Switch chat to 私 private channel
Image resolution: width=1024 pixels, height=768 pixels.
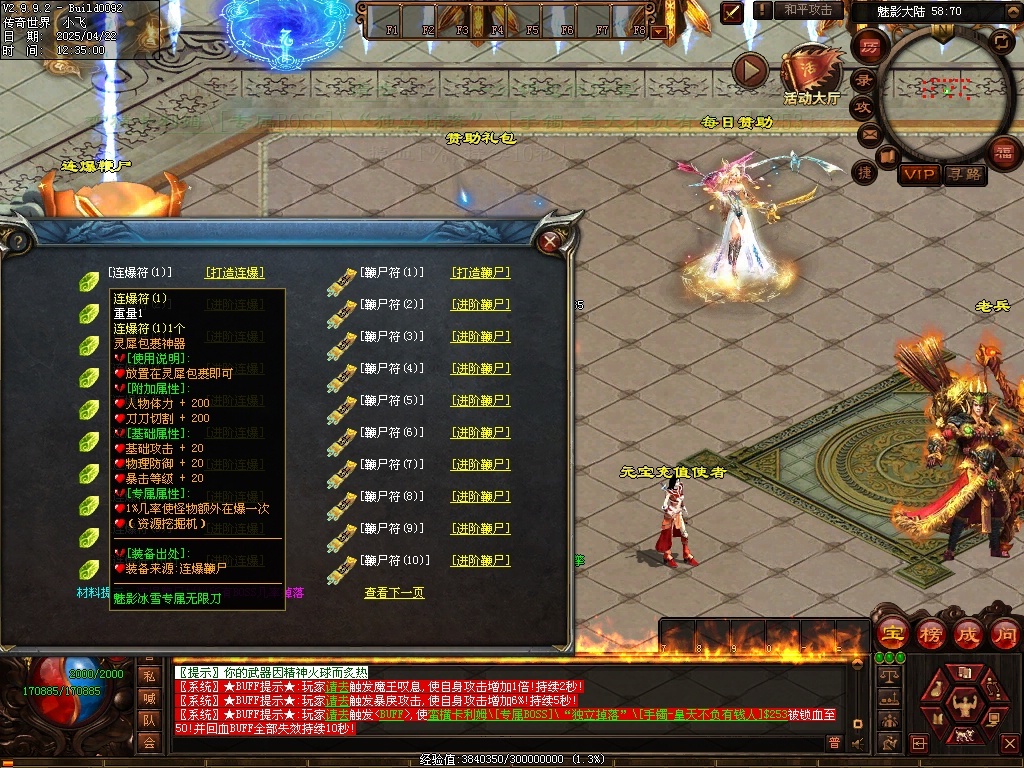click(149, 675)
